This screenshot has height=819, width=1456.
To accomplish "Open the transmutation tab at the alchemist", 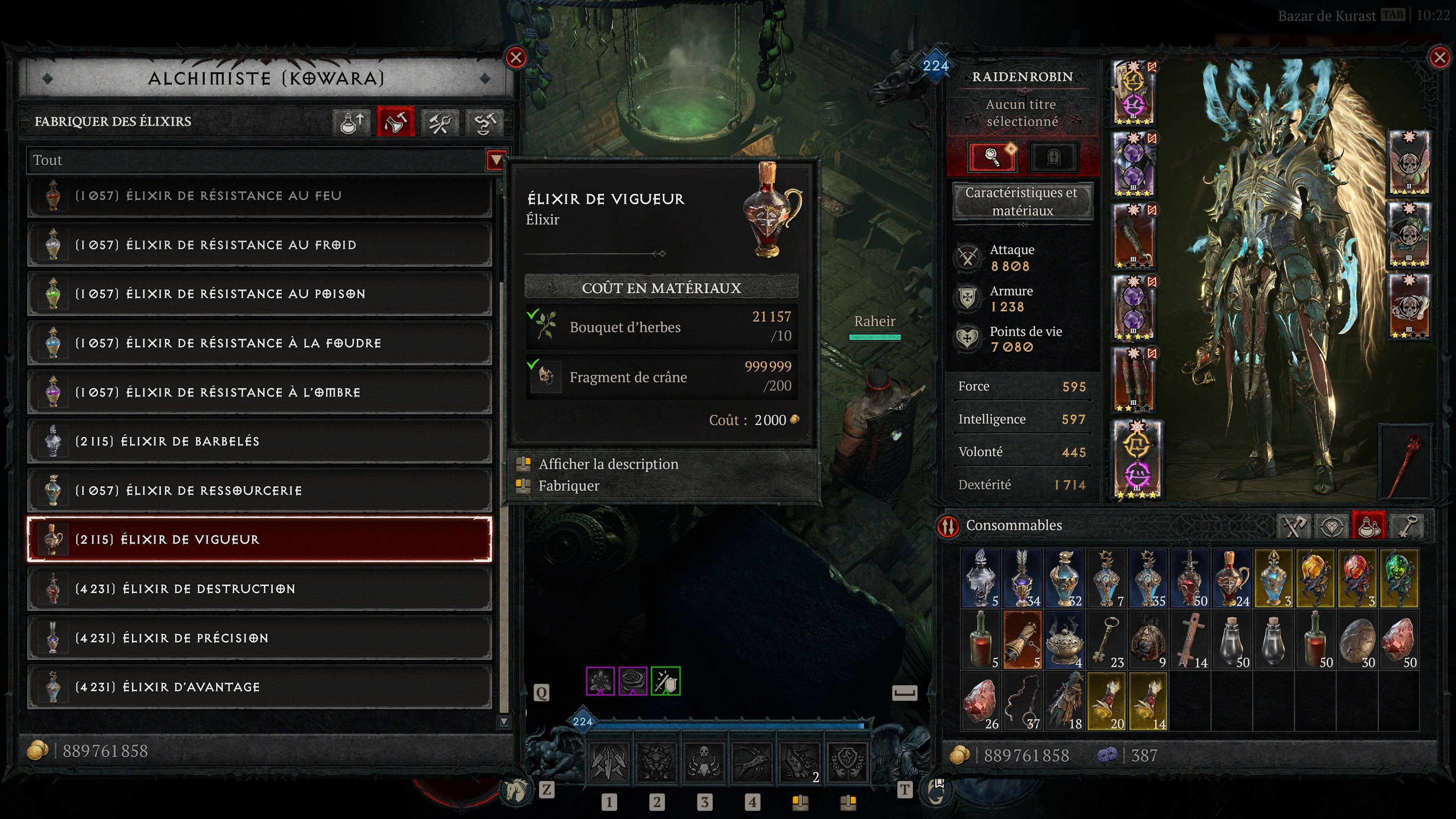I will pos(485,122).
